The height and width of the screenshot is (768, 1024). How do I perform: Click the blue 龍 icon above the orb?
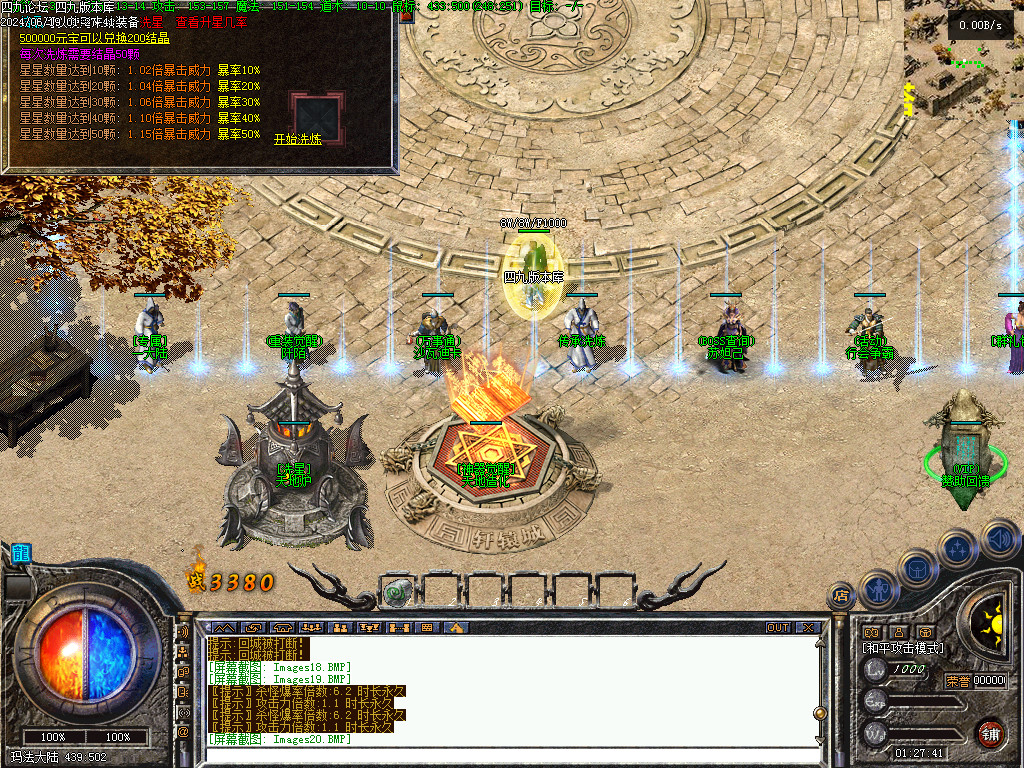point(21,553)
